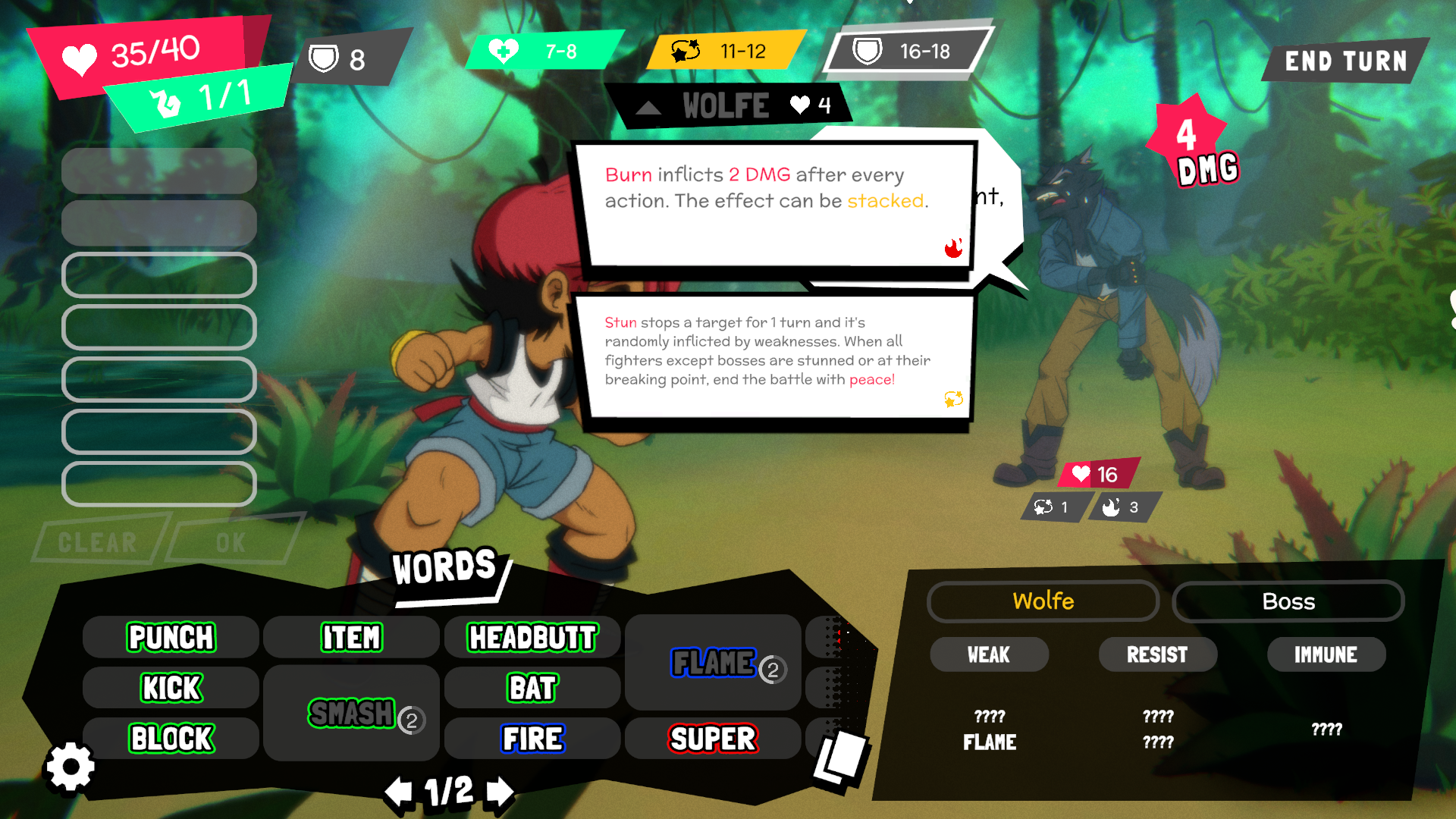Pick the BLOCK word
This screenshot has height=819, width=1456.
[171, 739]
